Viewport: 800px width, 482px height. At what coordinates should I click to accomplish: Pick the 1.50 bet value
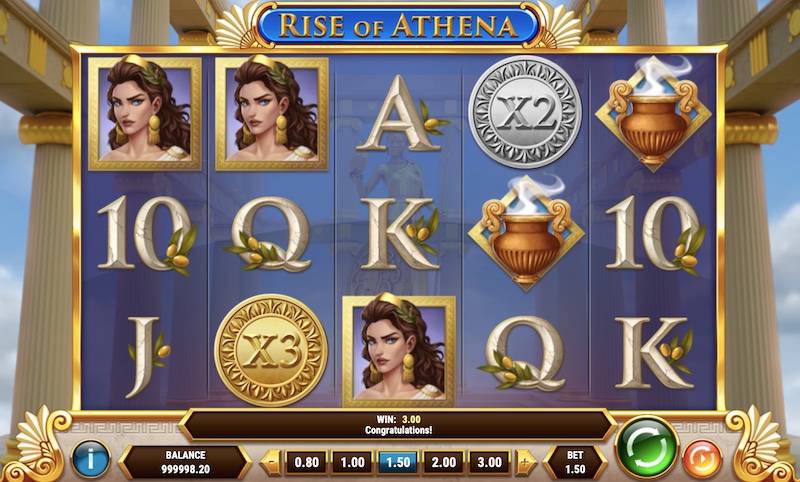coord(398,462)
